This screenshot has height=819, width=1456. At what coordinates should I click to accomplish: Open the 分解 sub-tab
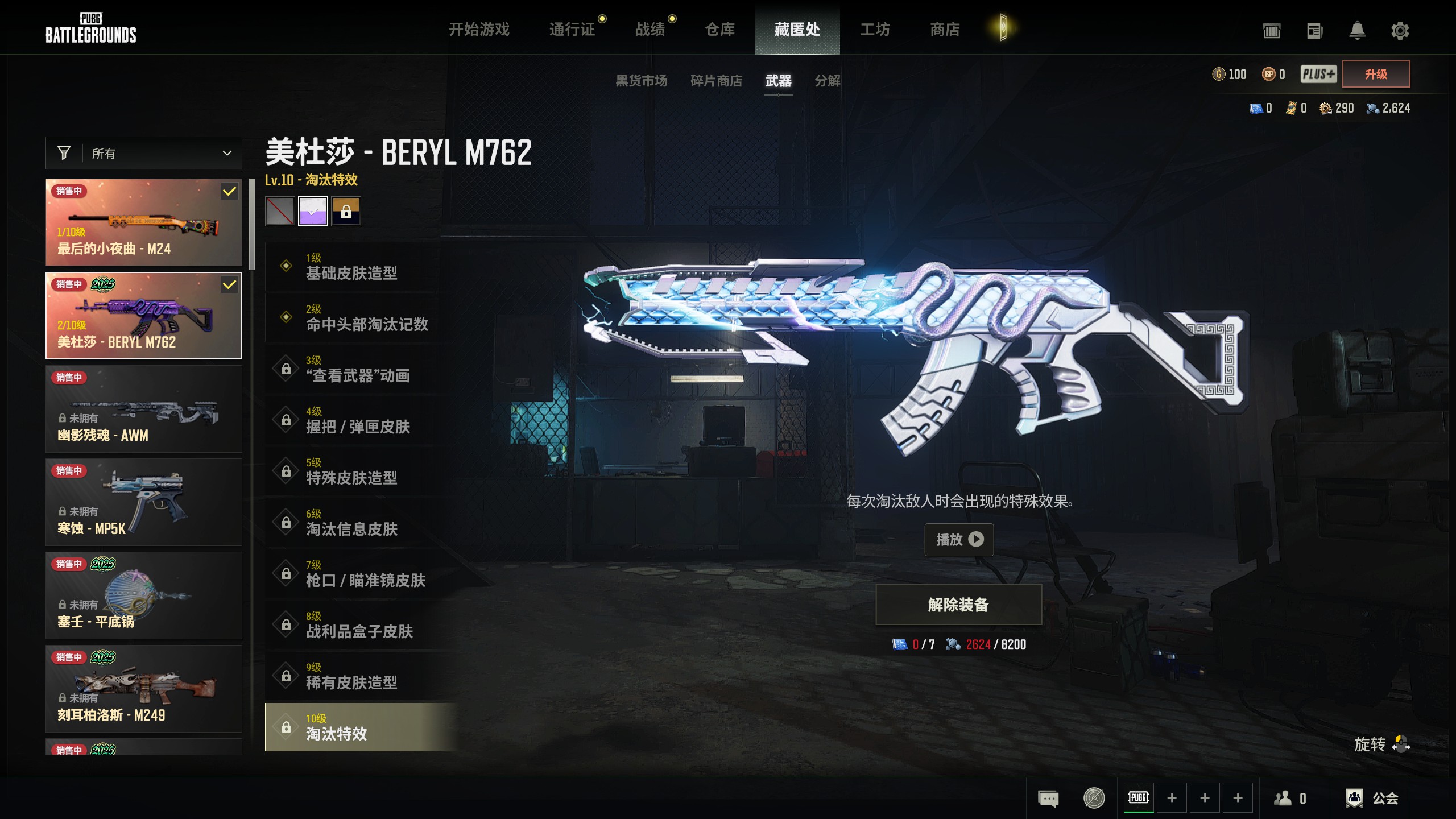coord(827,81)
